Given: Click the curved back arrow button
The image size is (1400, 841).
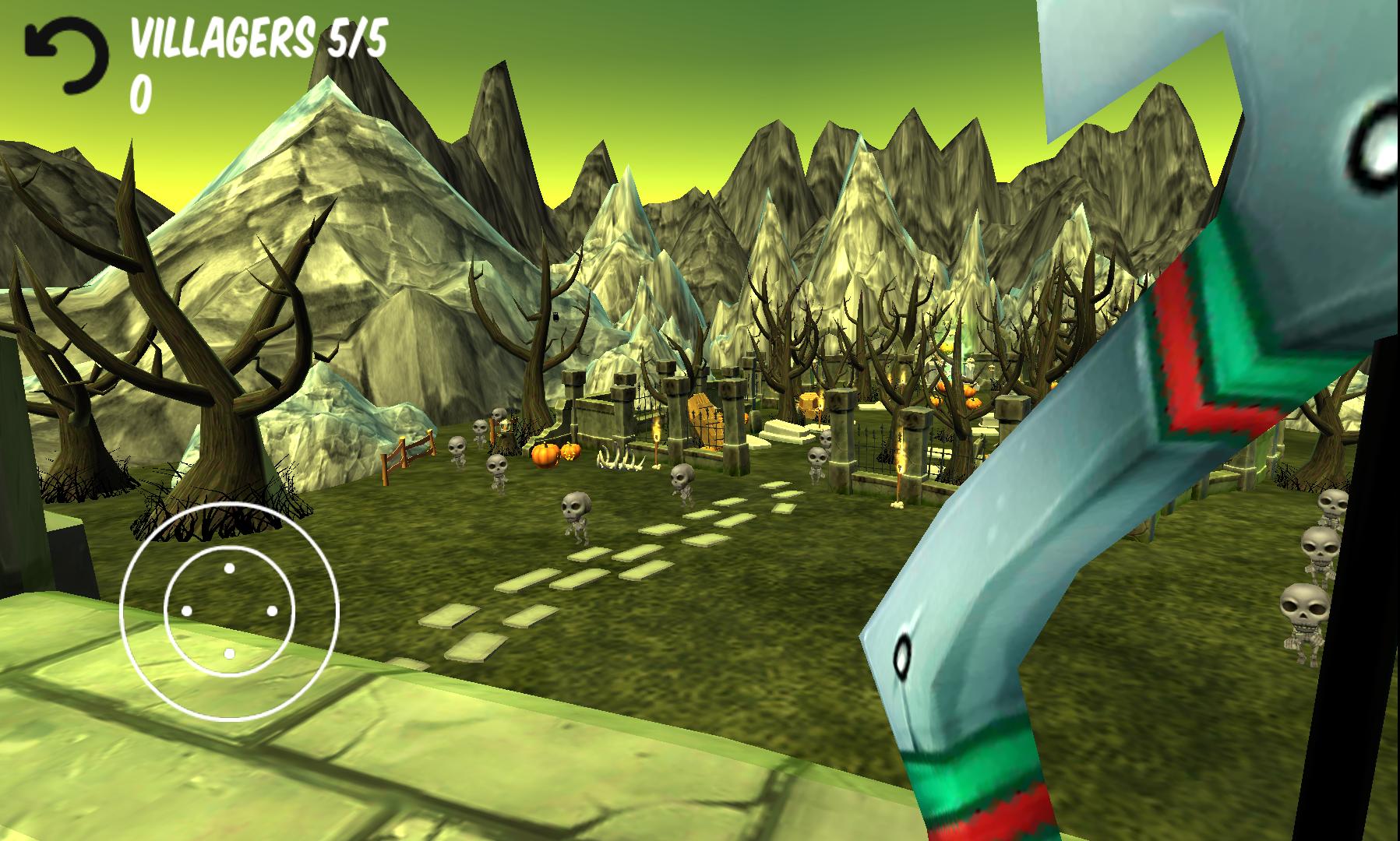Looking at the screenshot, I should tap(67, 55).
